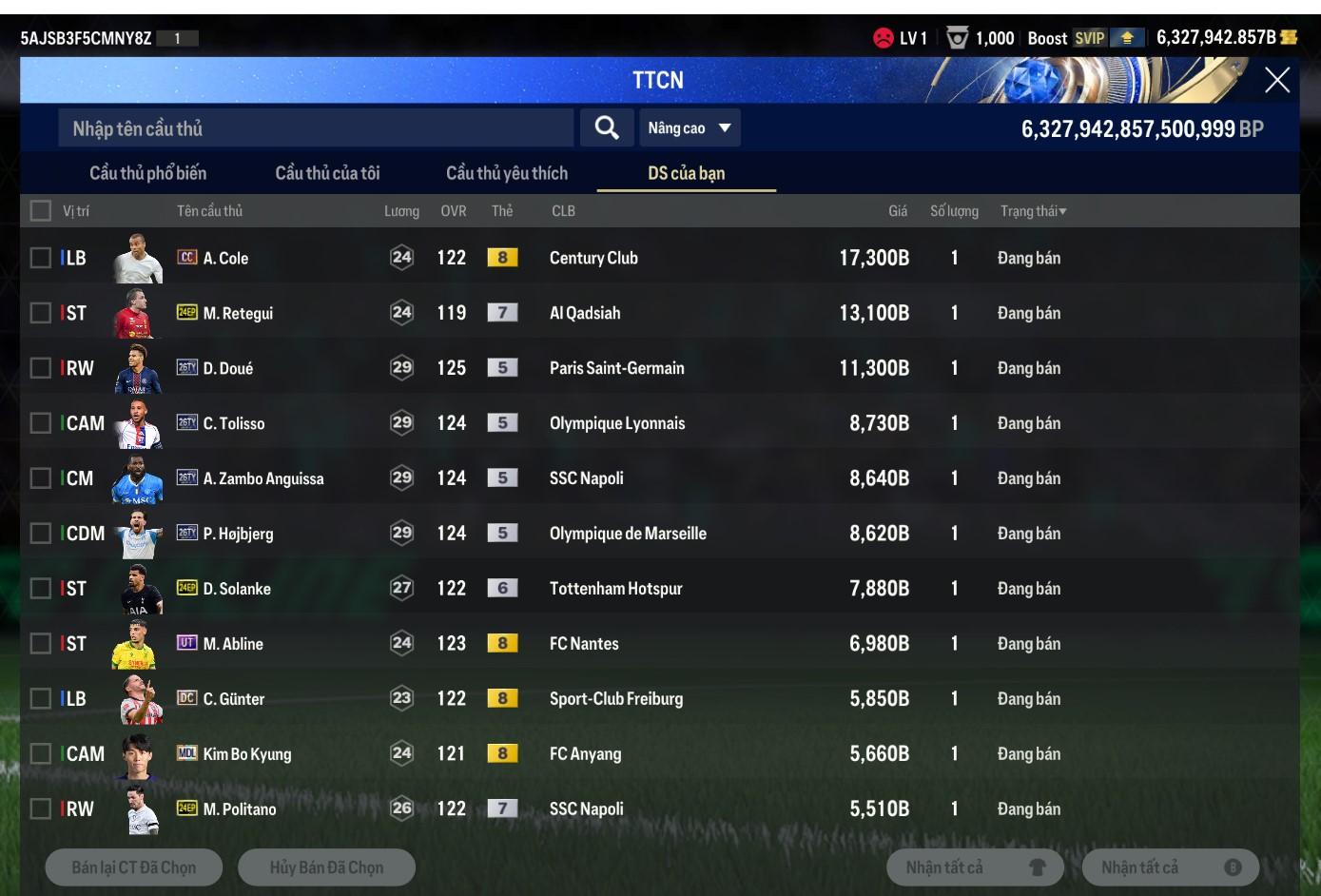
Task: Close the TTCN window
Action: [x=1276, y=80]
